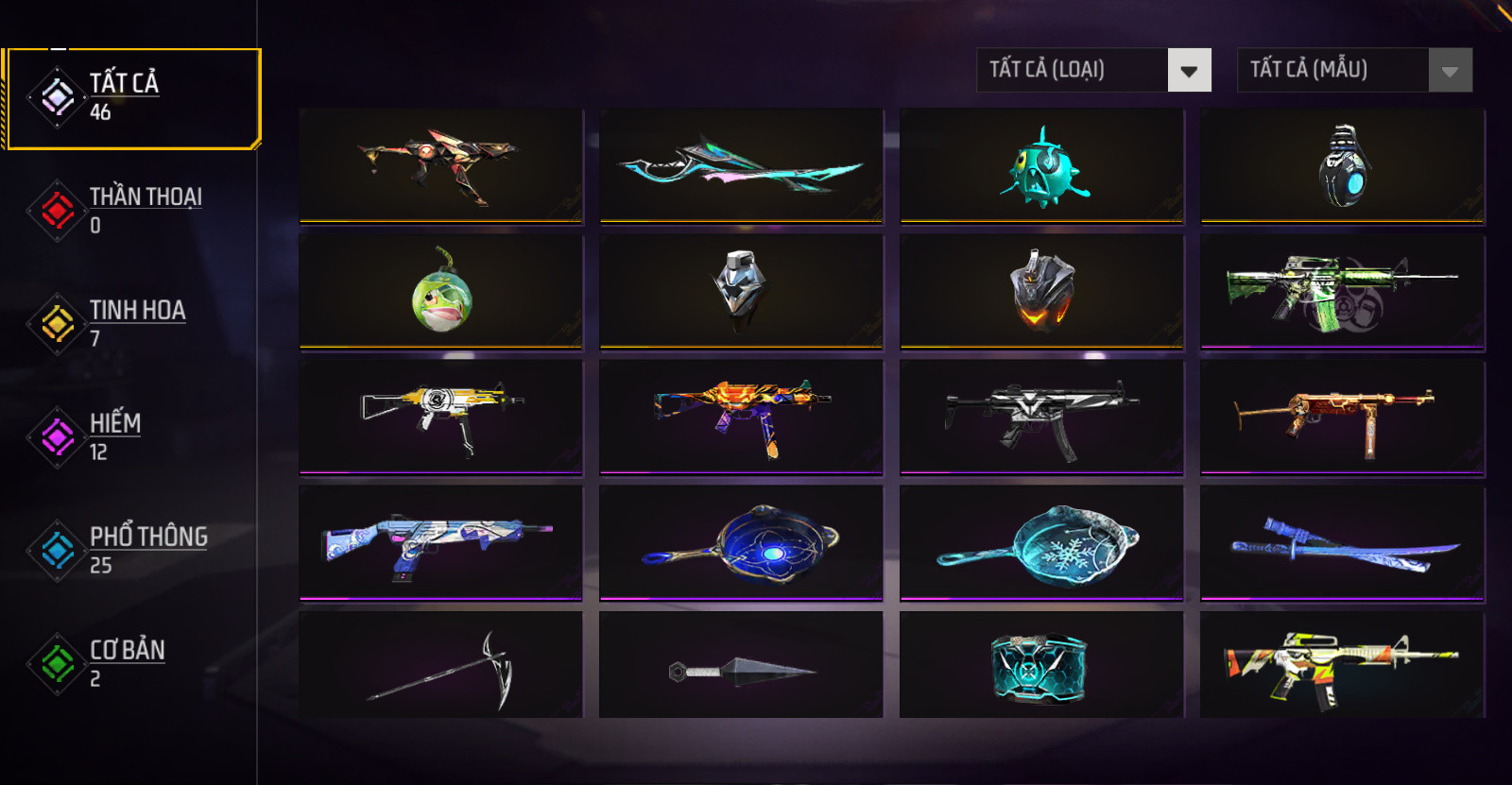Choose the green frog grenade skin

(440, 292)
